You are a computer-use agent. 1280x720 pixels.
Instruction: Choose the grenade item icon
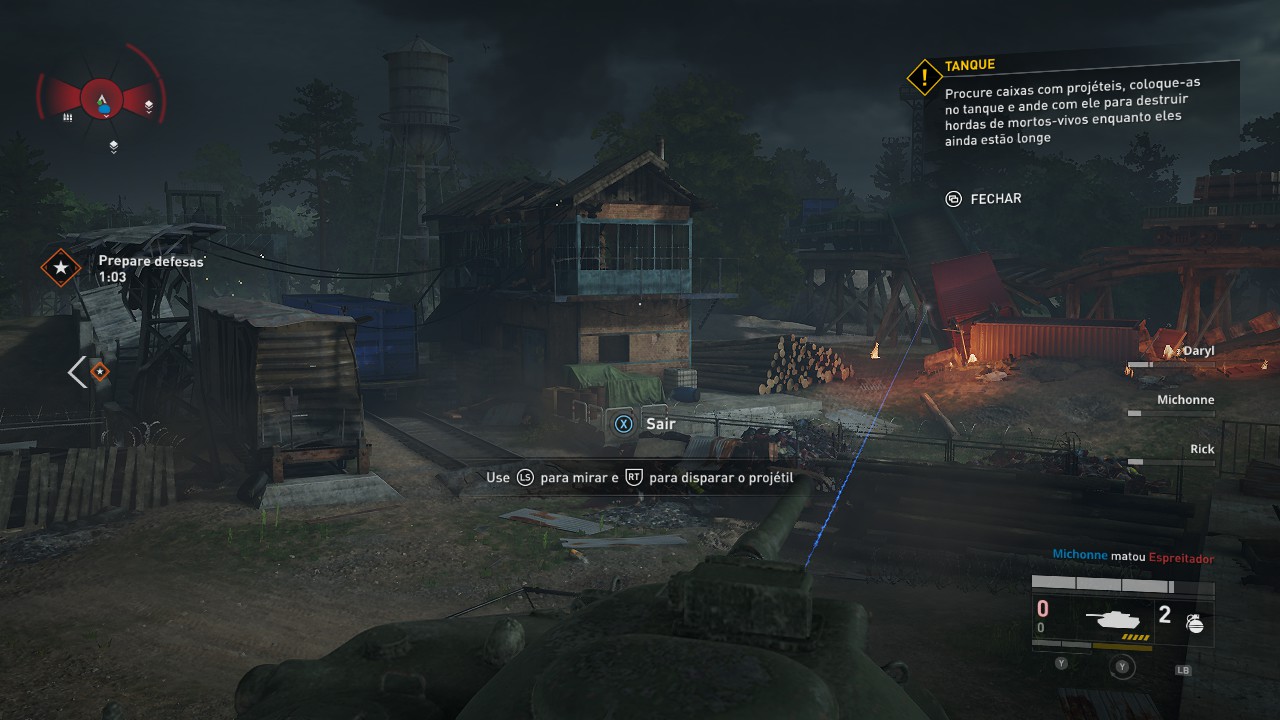pos(1193,621)
